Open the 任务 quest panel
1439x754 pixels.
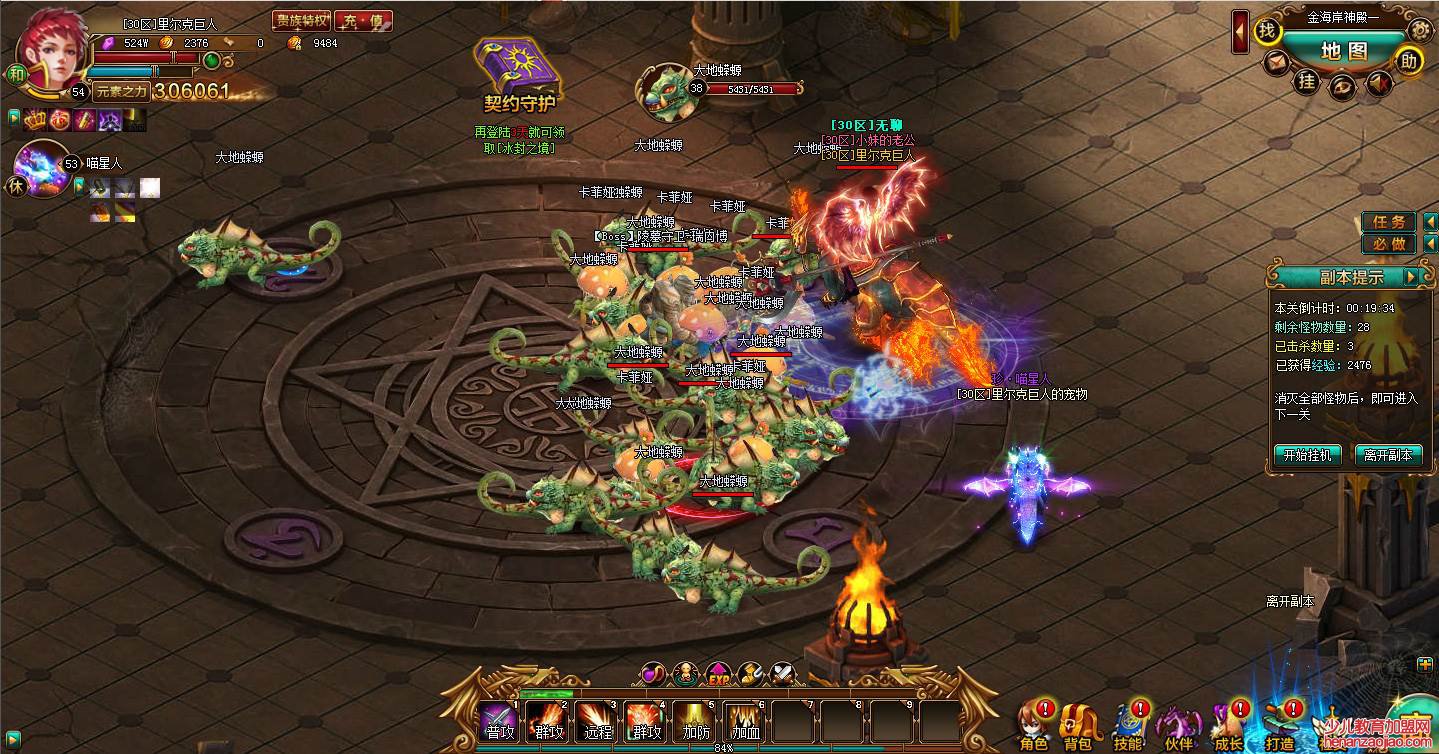1389,222
